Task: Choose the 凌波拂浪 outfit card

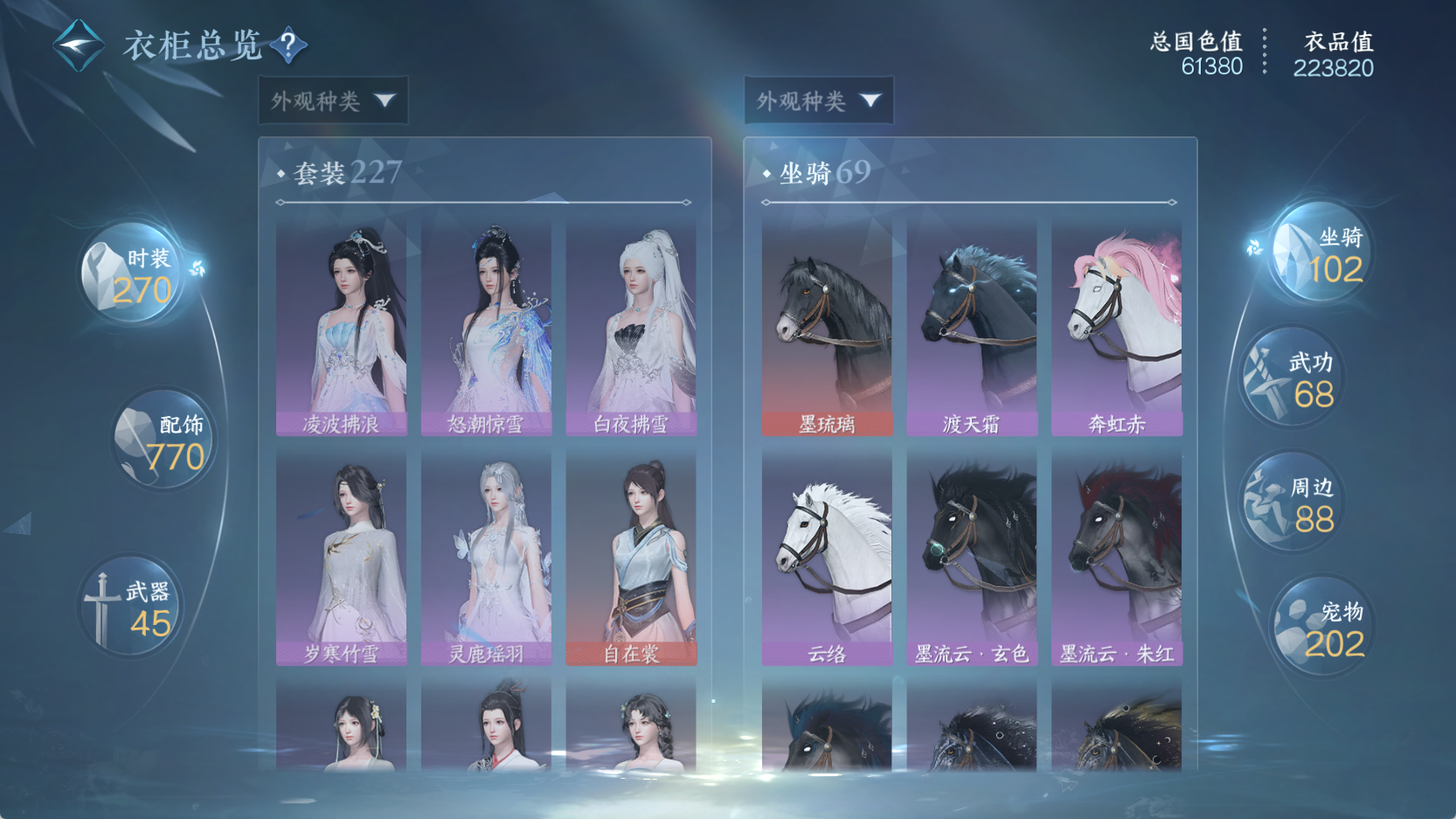Action: pyautogui.click(x=341, y=328)
